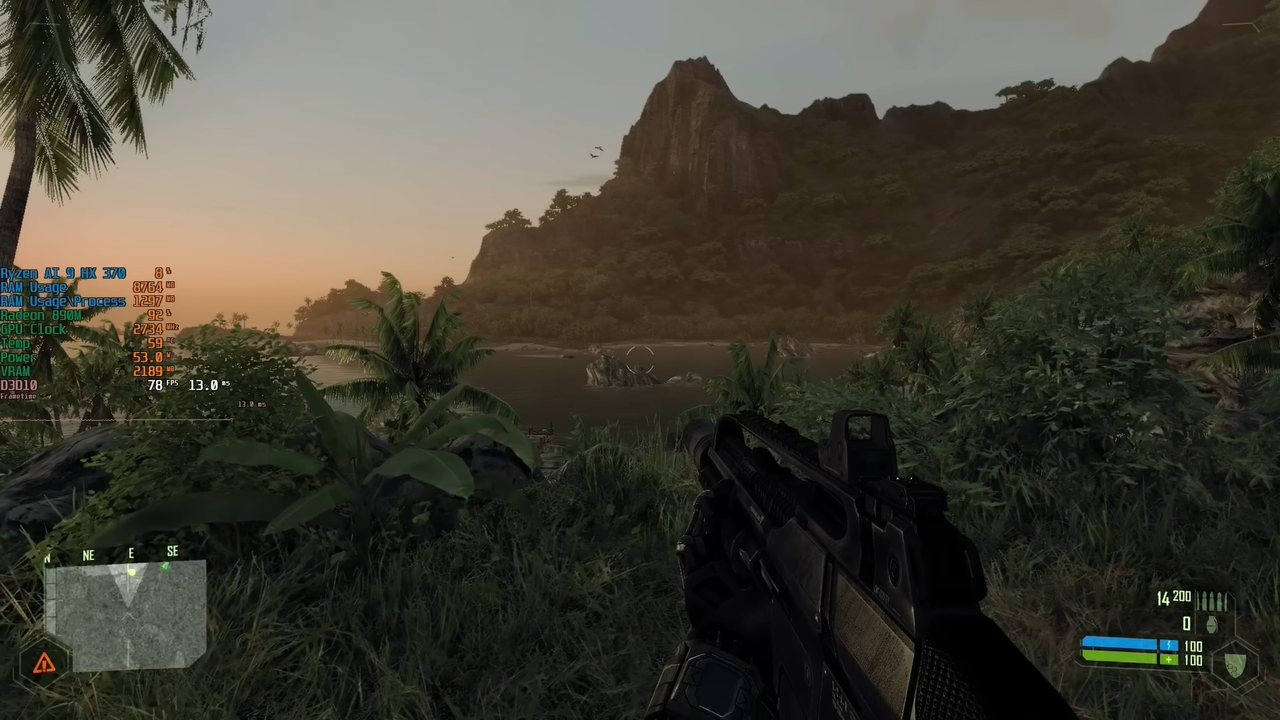The width and height of the screenshot is (1280, 720).
Task: Click the bullets fire-mode icon
Action: [1212, 601]
